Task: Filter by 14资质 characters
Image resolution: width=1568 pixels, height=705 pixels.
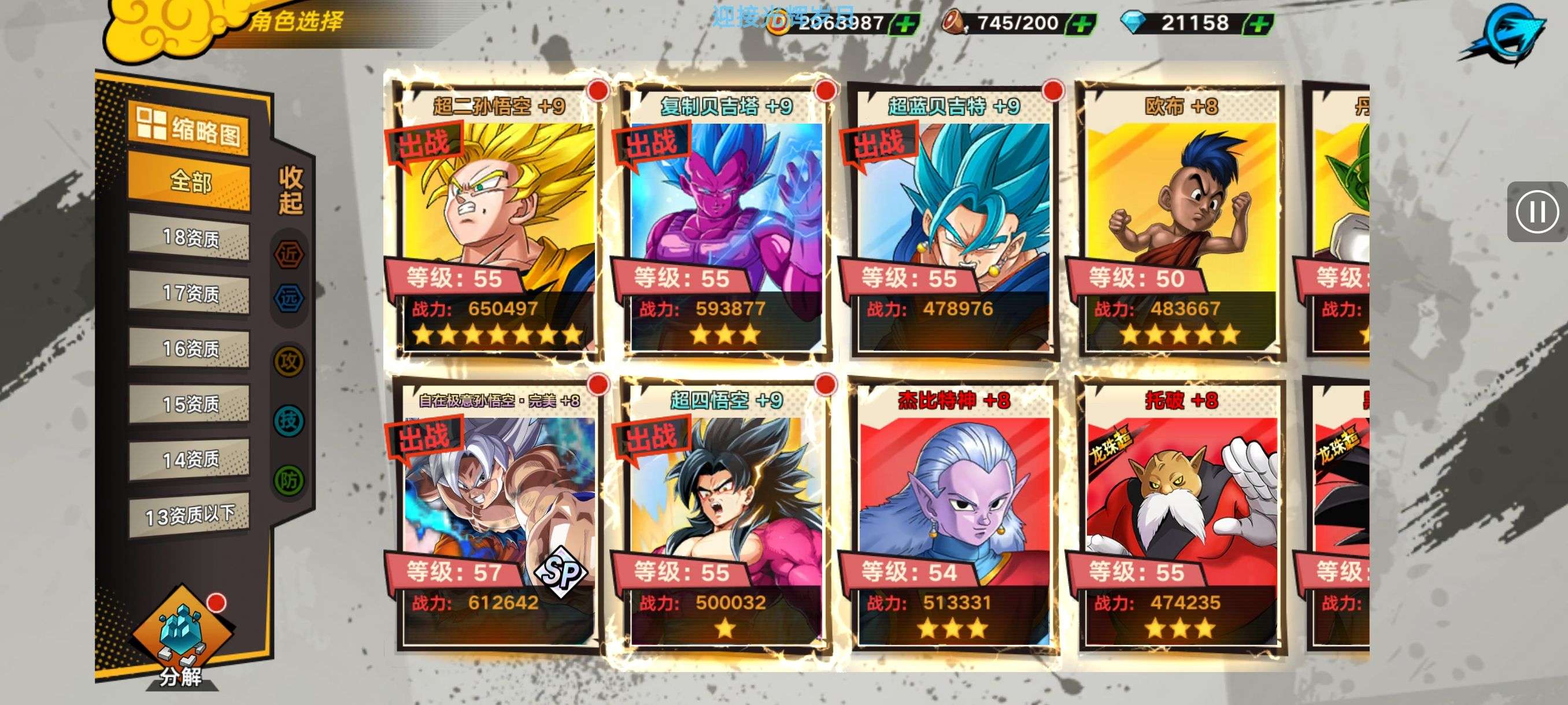Action: [189, 459]
